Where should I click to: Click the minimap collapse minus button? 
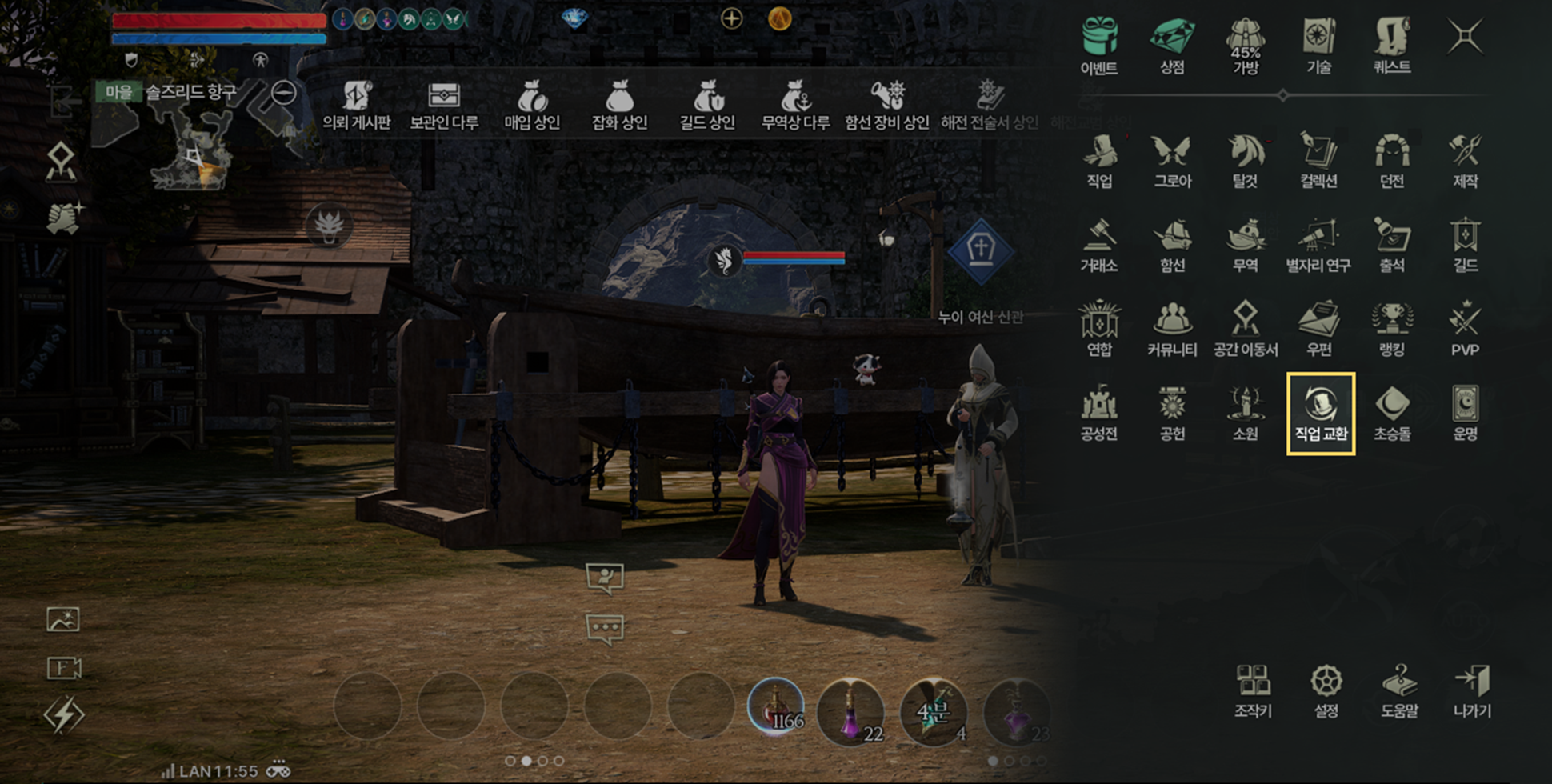click(283, 93)
